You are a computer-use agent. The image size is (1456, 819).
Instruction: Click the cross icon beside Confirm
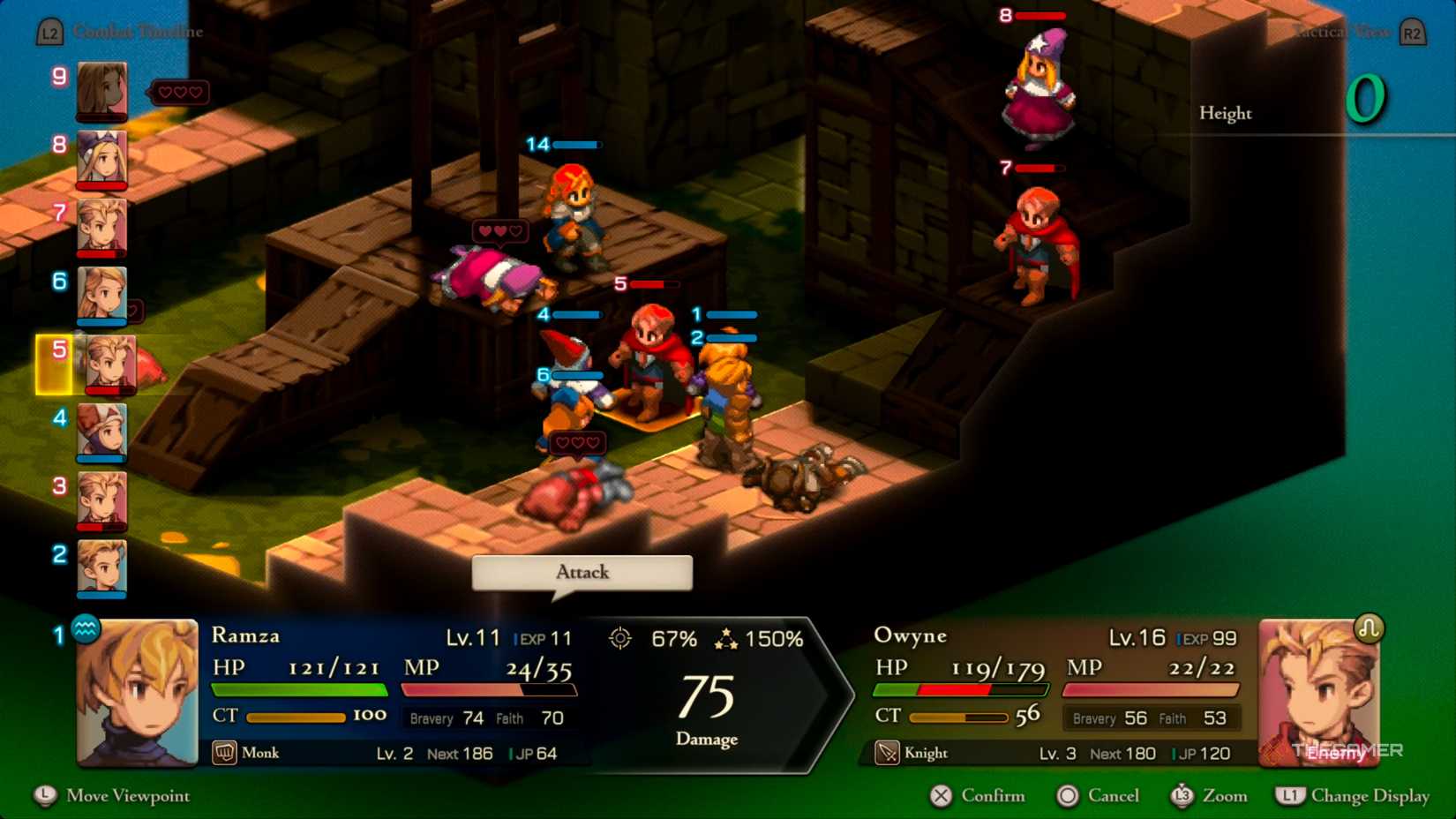pos(939,796)
